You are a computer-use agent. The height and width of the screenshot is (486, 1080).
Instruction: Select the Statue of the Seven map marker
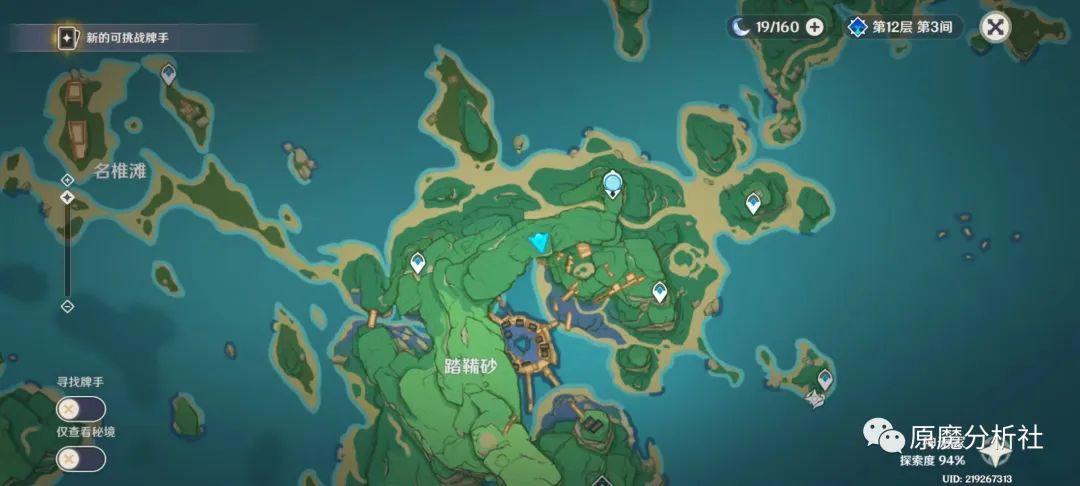[x=613, y=183]
